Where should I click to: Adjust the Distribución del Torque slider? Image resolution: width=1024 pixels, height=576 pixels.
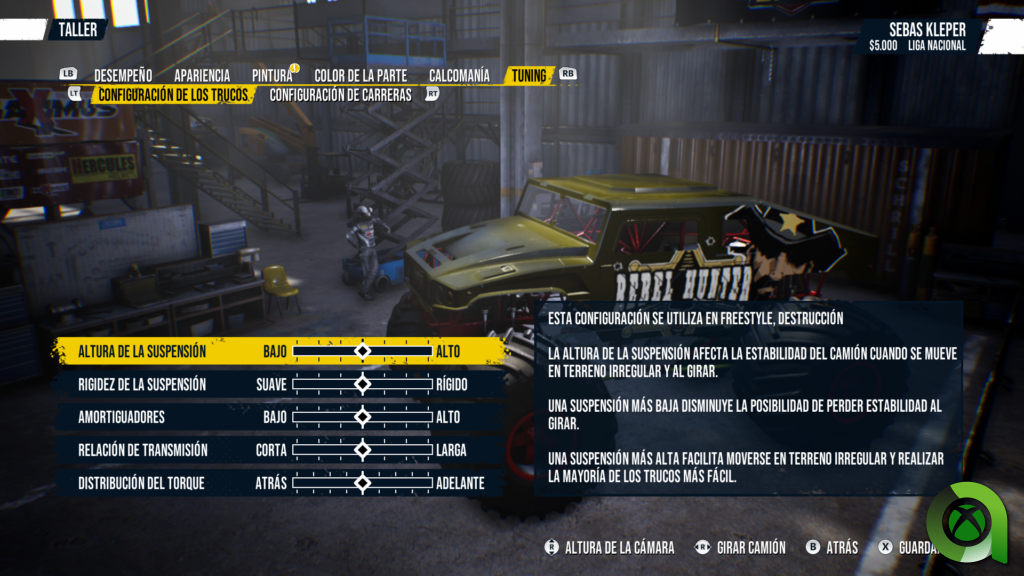(362, 483)
